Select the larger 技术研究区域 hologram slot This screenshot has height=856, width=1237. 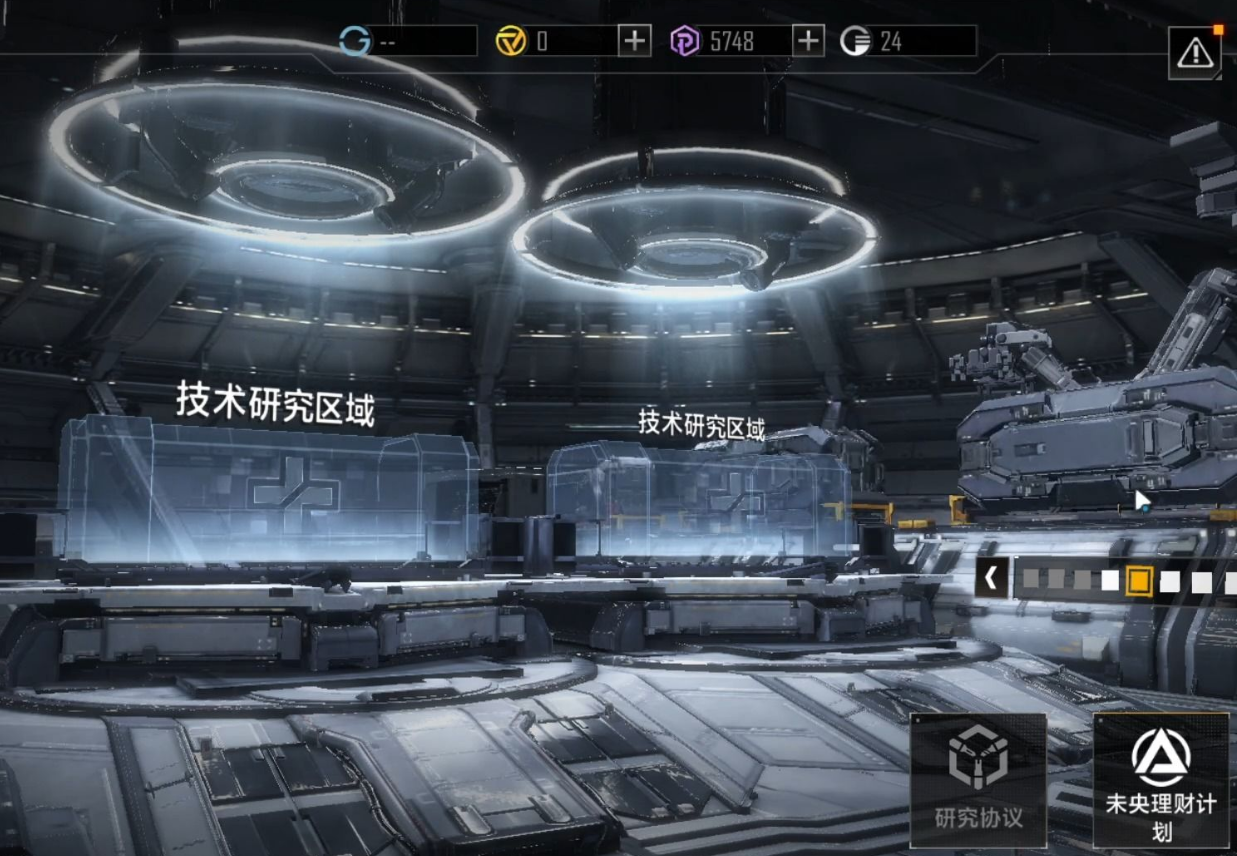pyautogui.click(x=268, y=492)
